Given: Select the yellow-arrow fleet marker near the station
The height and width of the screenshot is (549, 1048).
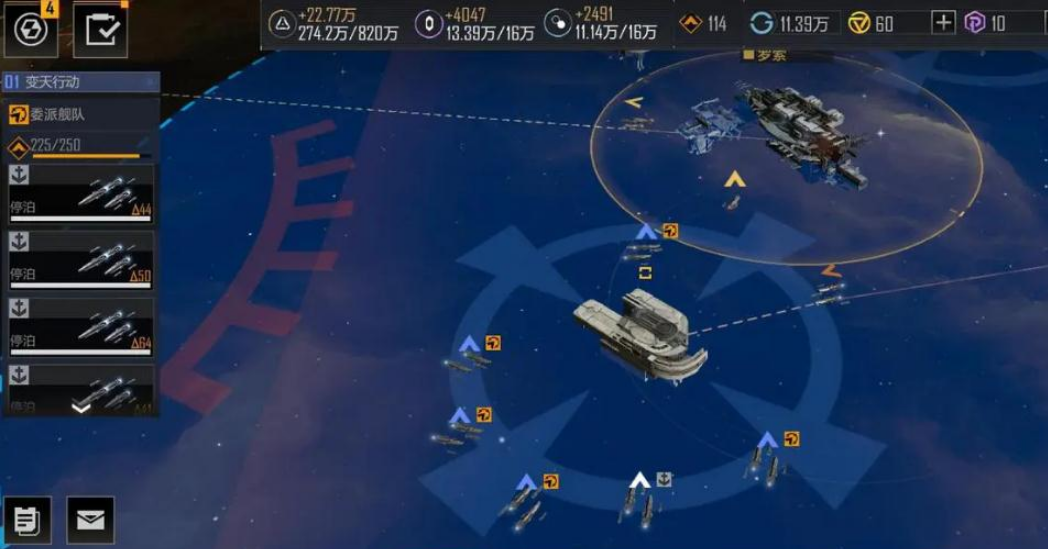Looking at the screenshot, I should (x=735, y=180).
